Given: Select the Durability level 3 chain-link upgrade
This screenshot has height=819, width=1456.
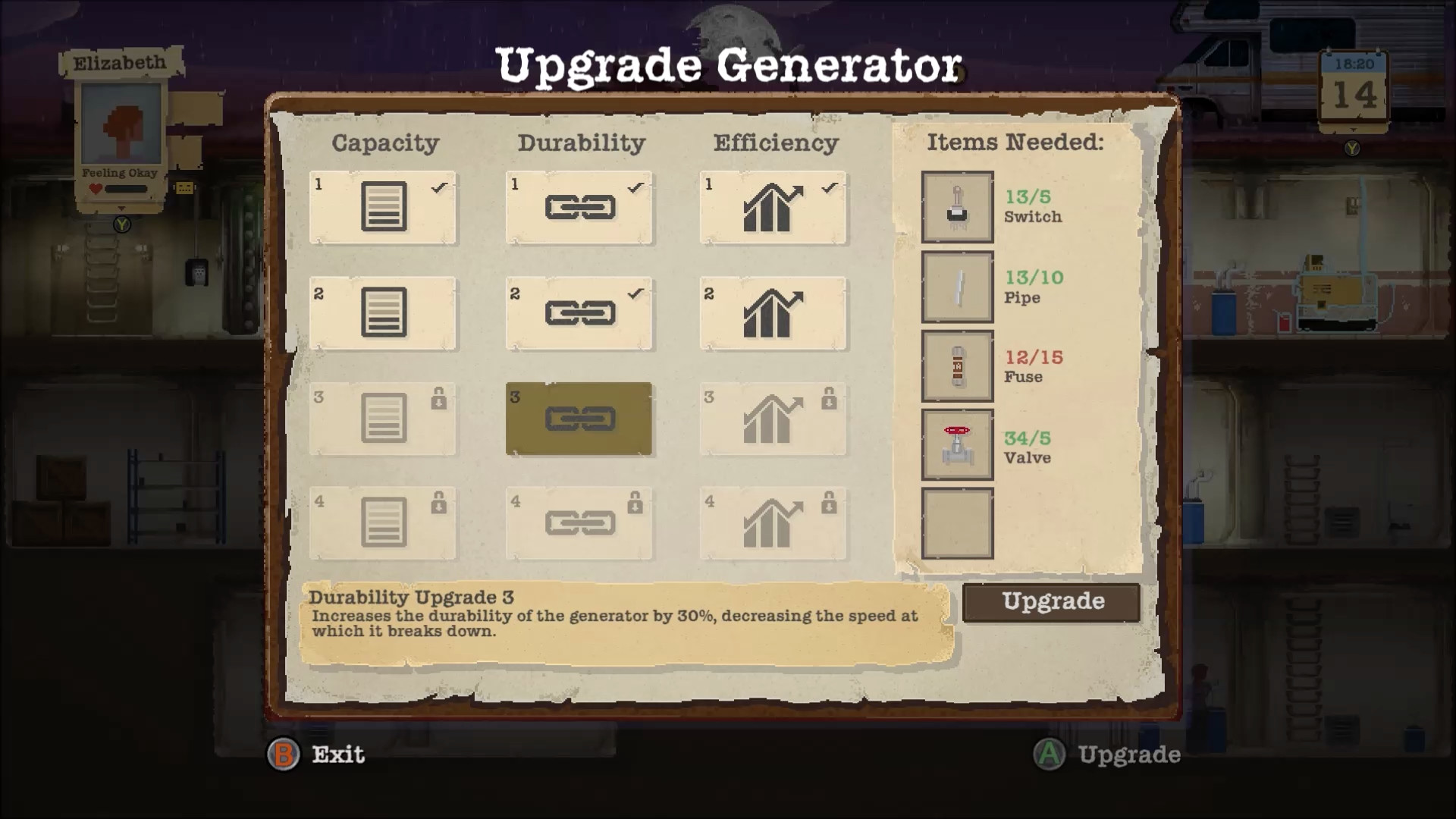Looking at the screenshot, I should tap(579, 418).
